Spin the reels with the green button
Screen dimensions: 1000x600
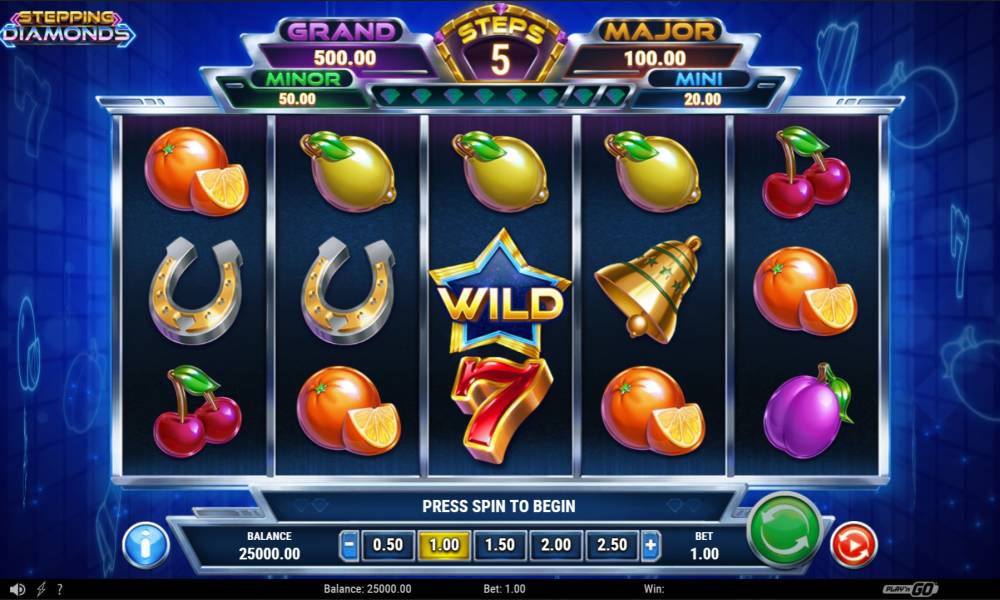coord(784,530)
